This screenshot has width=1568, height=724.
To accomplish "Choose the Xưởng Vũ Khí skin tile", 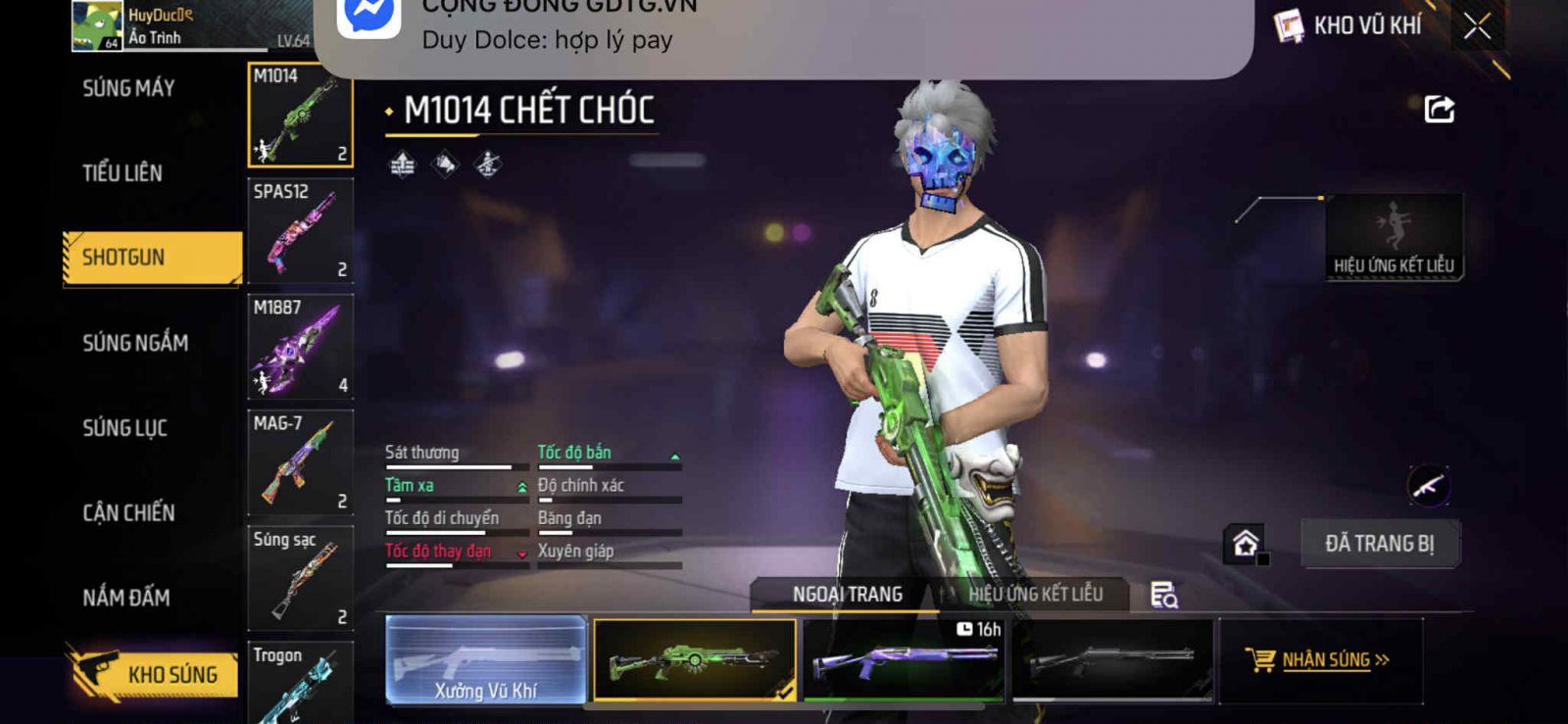I will [486, 660].
